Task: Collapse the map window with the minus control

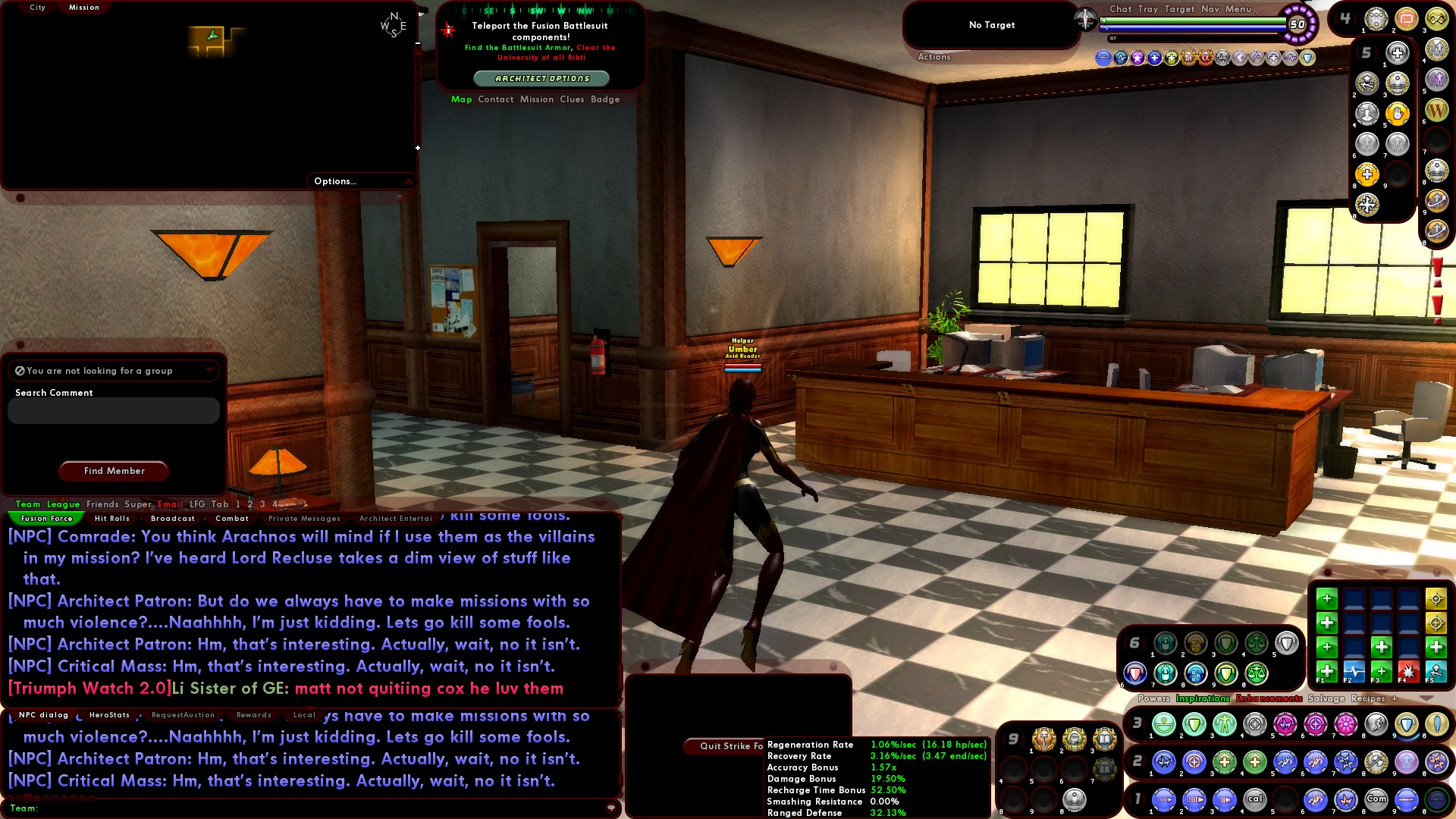Action: [418, 43]
